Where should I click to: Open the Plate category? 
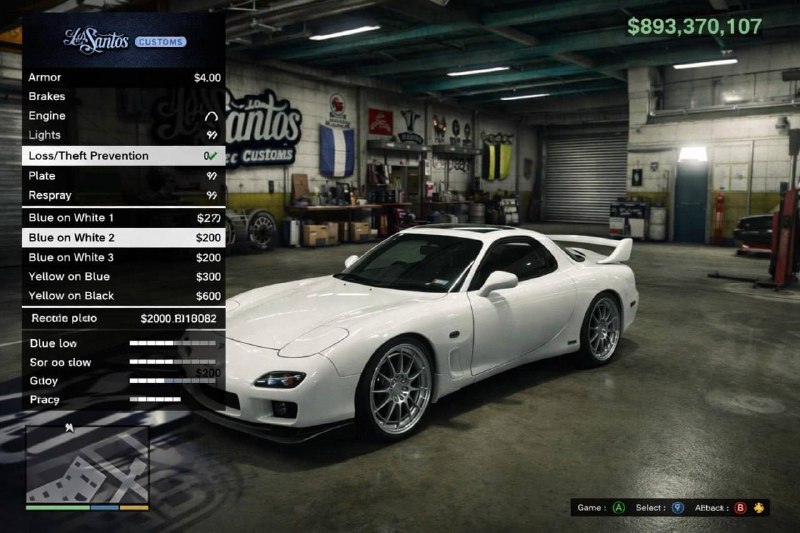click(x=123, y=176)
